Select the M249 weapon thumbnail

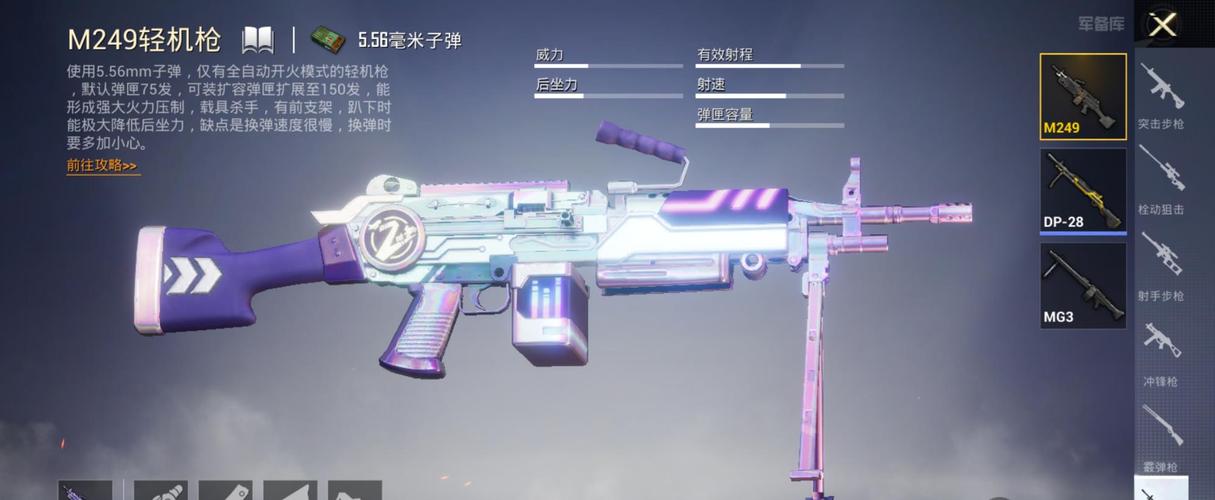1083,96
